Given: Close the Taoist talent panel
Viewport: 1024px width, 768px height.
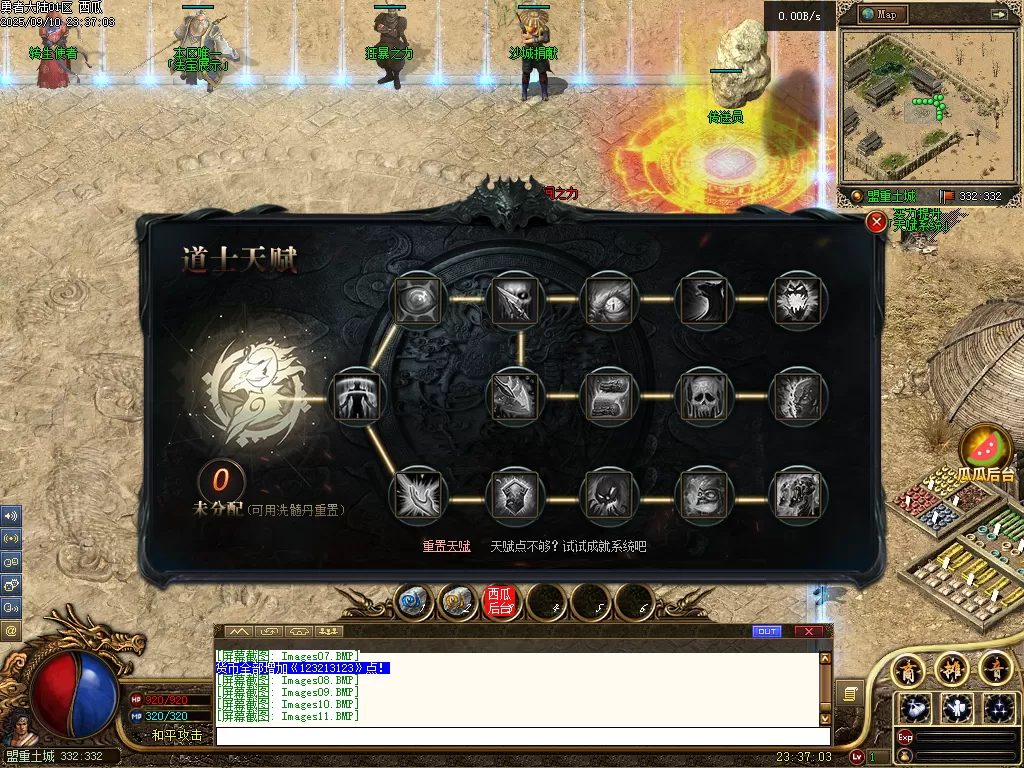Looking at the screenshot, I should pos(876,222).
